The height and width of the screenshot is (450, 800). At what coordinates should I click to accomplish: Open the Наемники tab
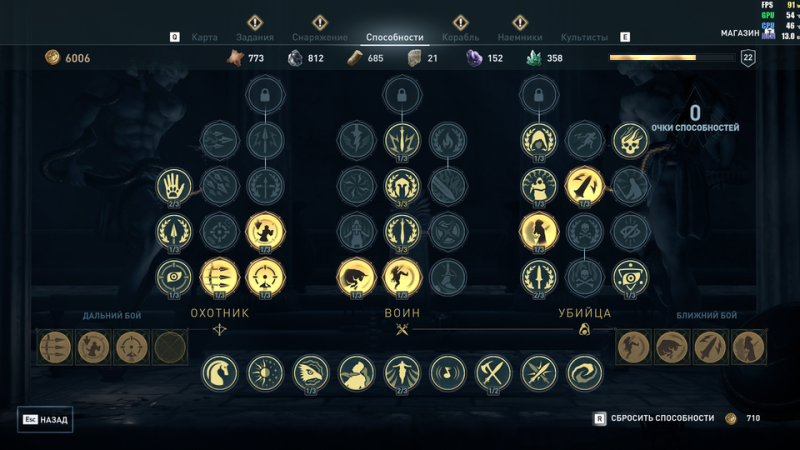(x=520, y=37)
